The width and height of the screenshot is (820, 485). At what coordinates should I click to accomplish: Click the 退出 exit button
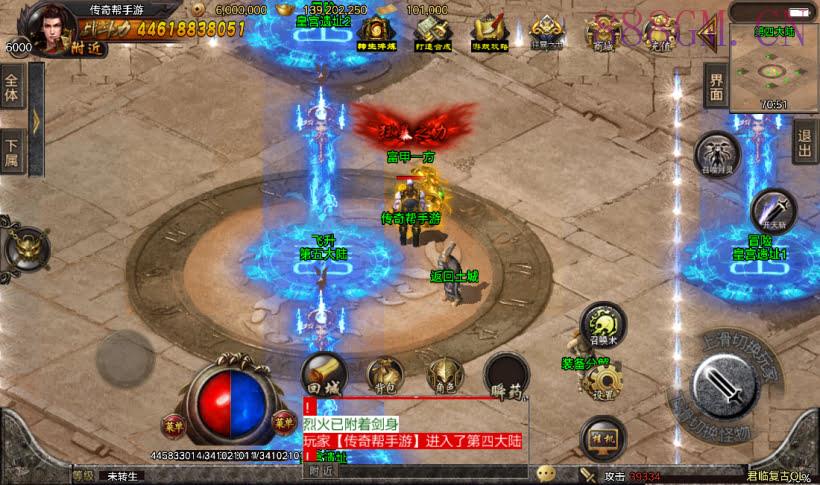tap(805, 142)
